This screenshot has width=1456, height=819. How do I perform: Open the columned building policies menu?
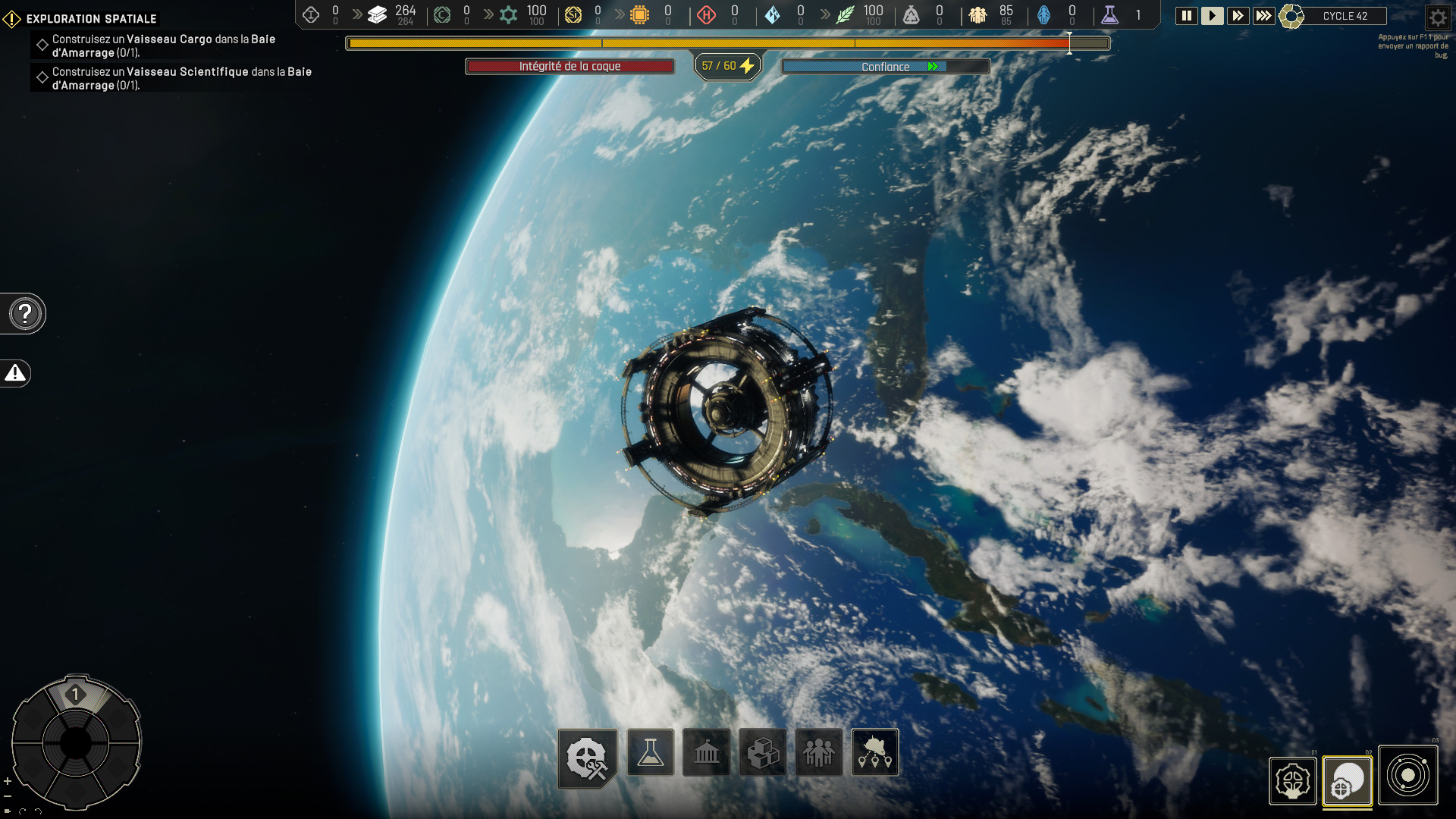[706, 752]
